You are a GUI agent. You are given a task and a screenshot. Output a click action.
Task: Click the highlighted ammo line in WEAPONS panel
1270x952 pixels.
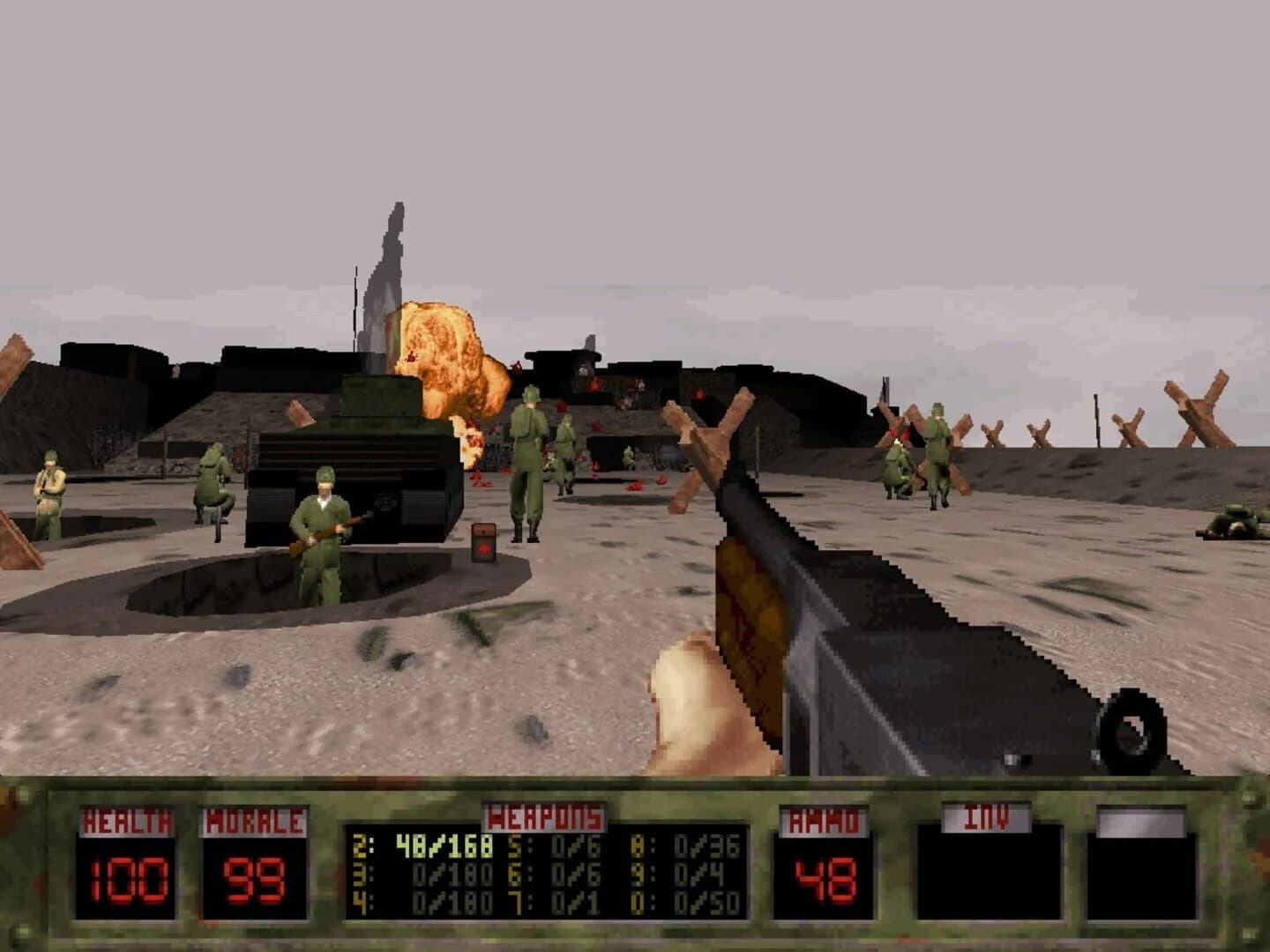(x=428, y=844)
